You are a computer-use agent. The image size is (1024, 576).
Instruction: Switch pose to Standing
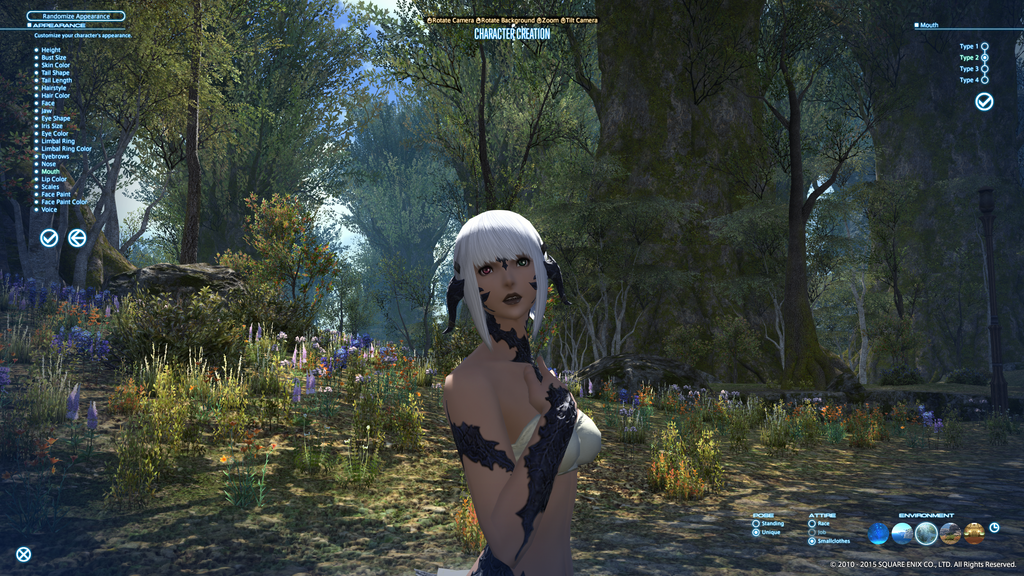756,523
